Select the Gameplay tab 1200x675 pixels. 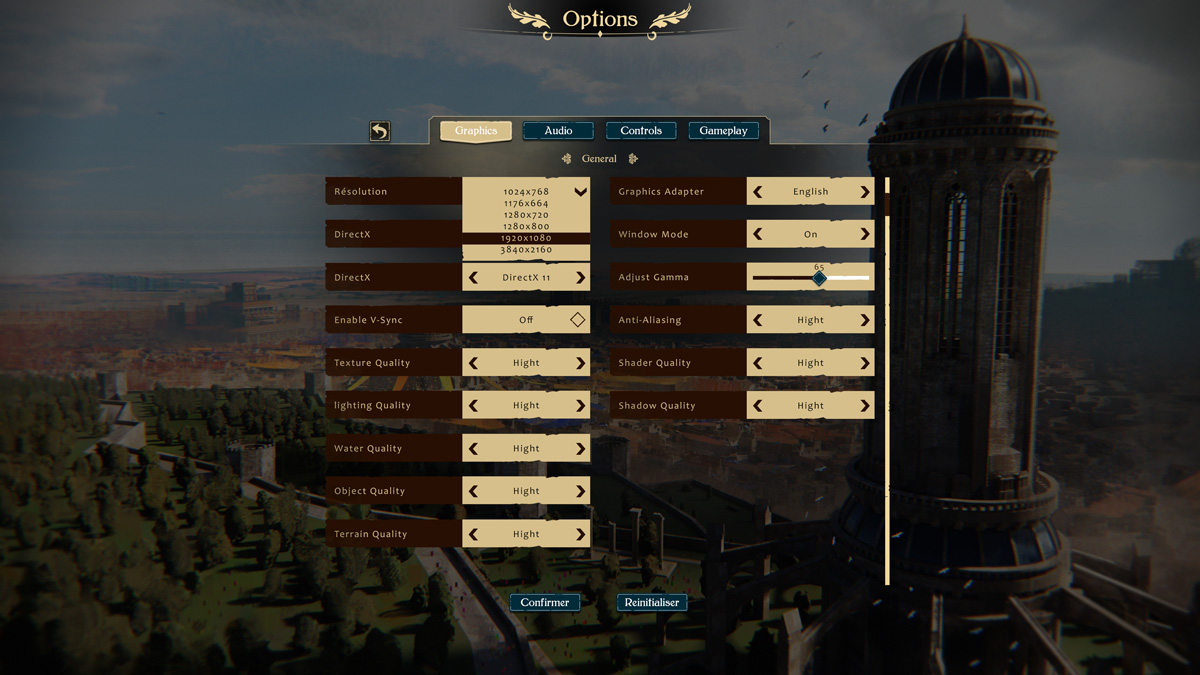click(723, 131)
